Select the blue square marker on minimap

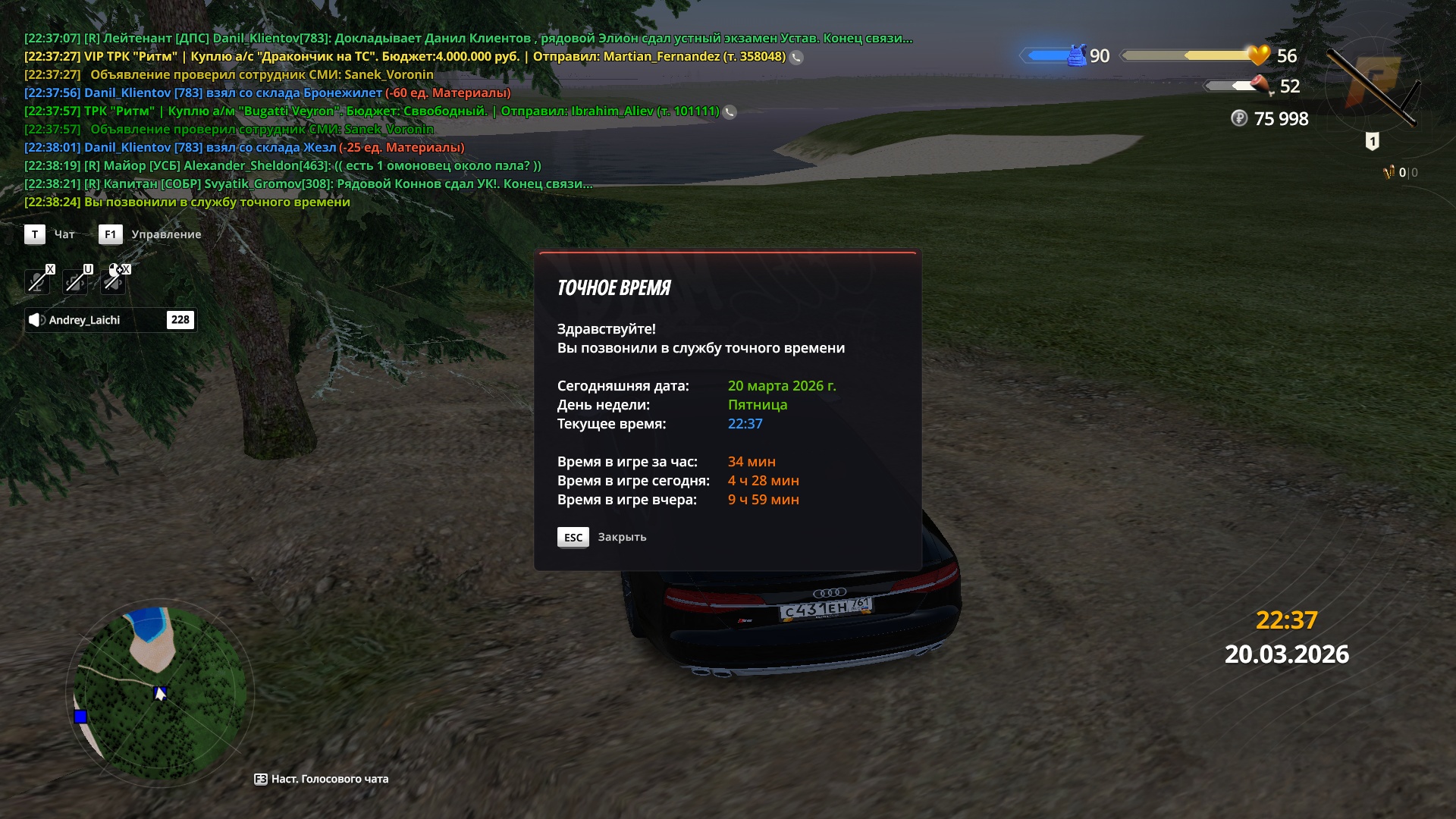point(80,717)
